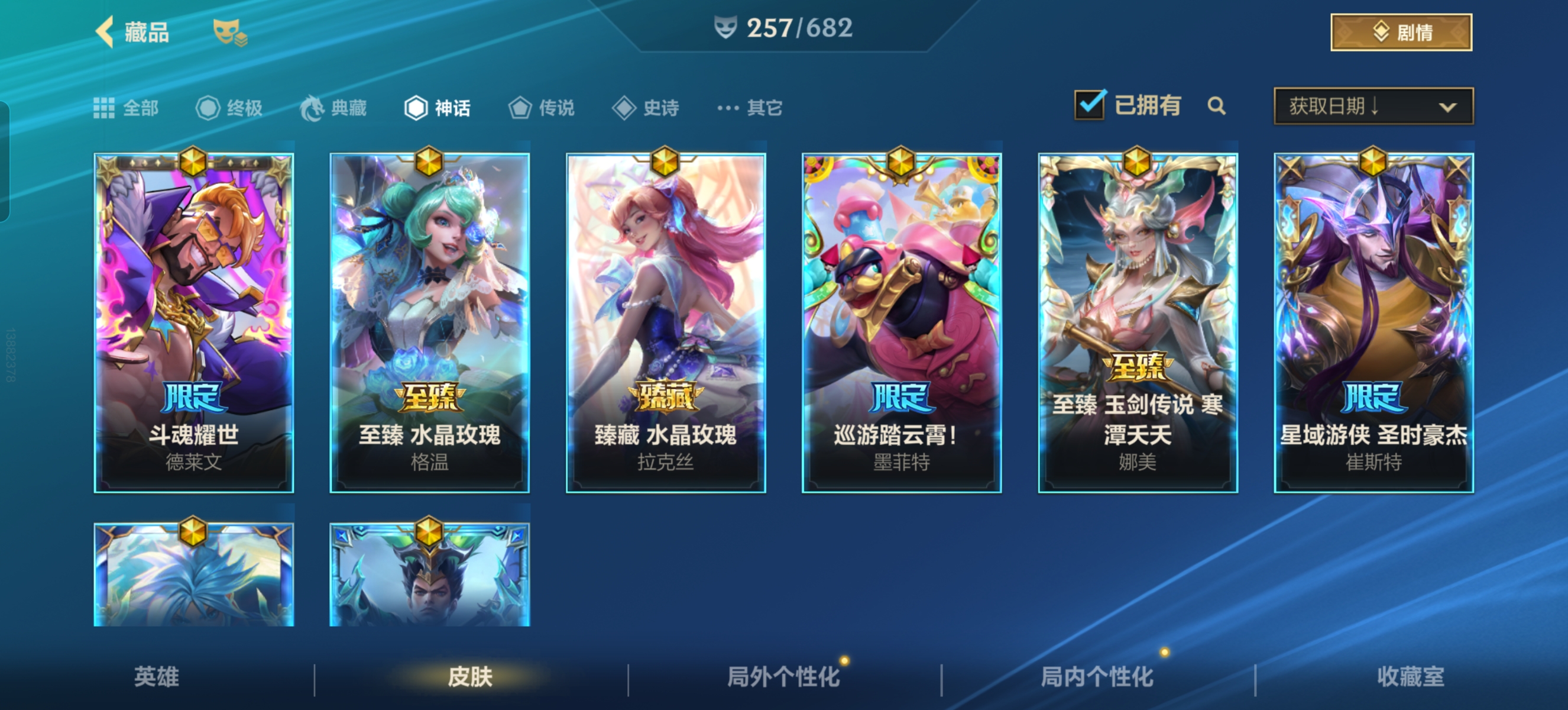Select the 终极 ultimate rarity filter icon
This screenshot has height=710, width=1568.
pyautogui.click(x=207, y=107)
